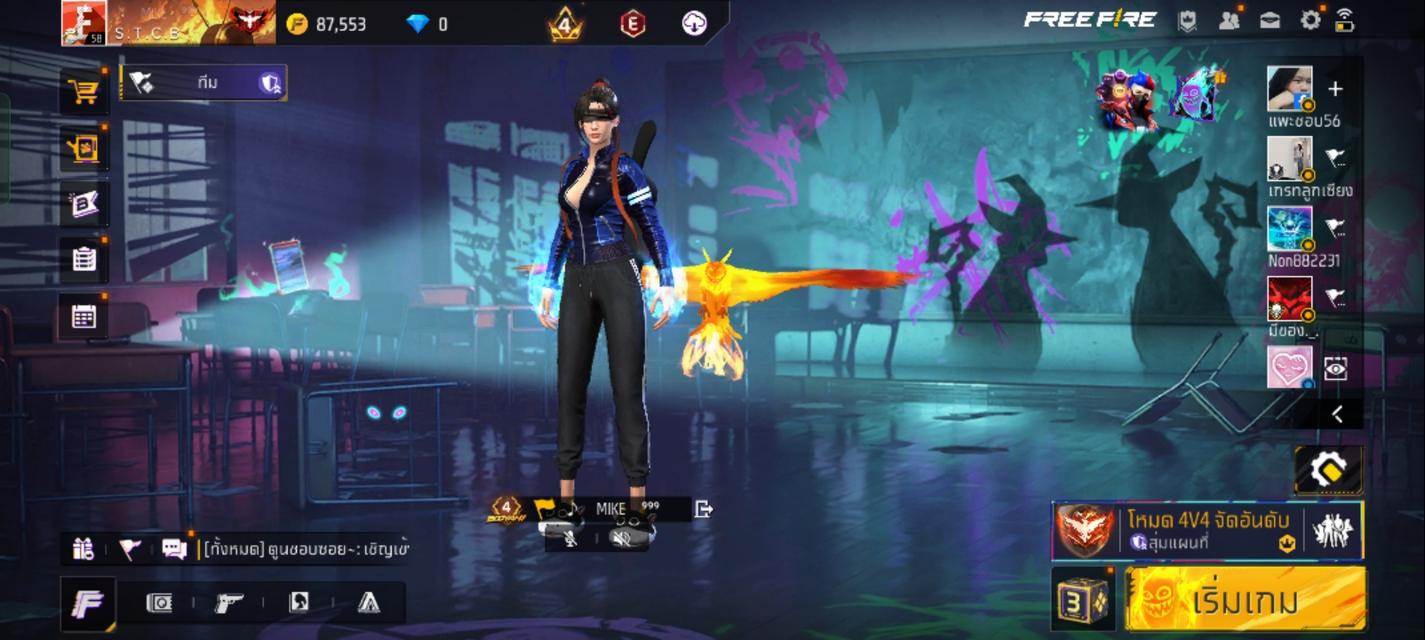Open the calendar events icon

pyautogui.click(x=84, y=317)
